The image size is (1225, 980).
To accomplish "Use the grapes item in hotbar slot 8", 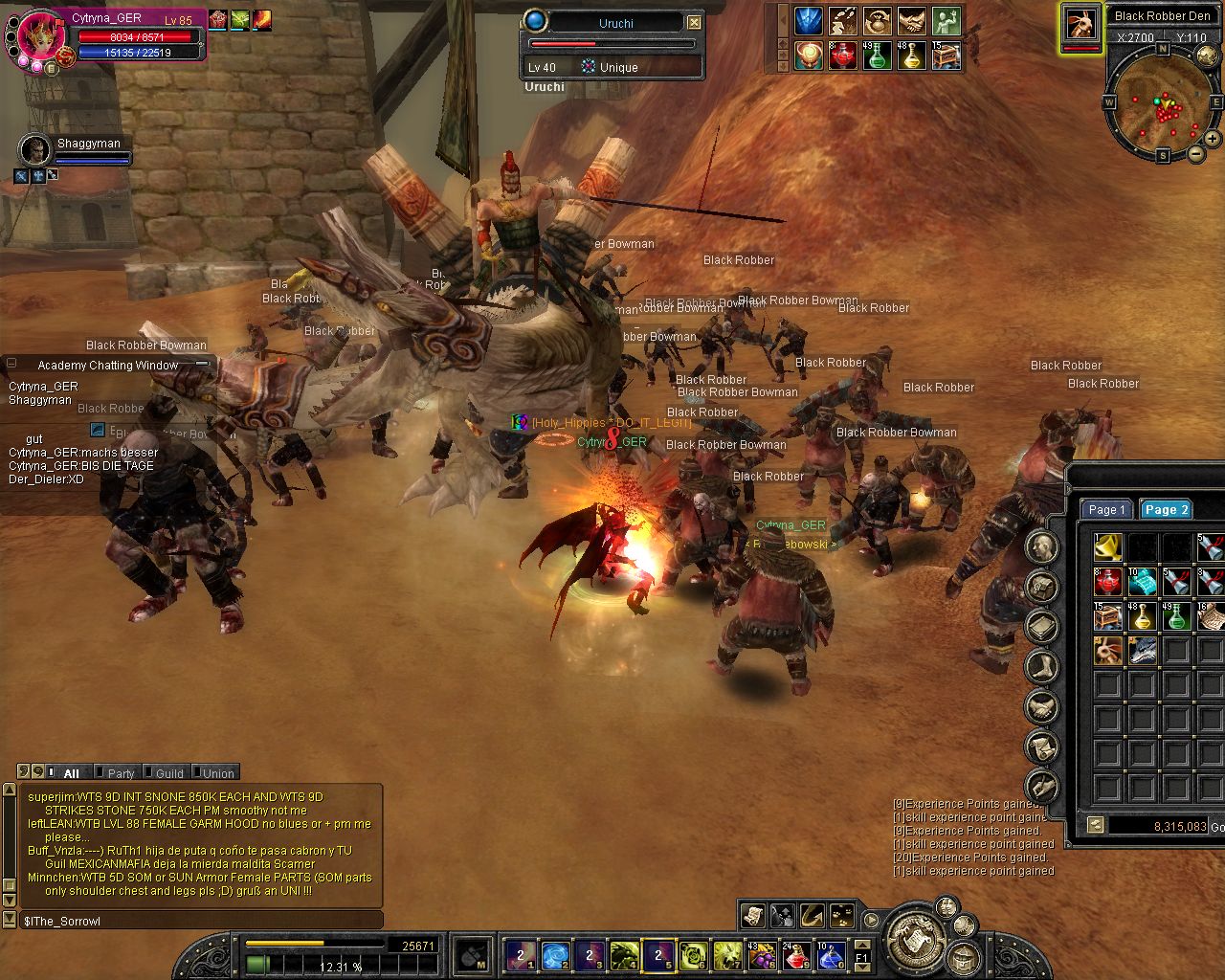I will click(763, 955).
